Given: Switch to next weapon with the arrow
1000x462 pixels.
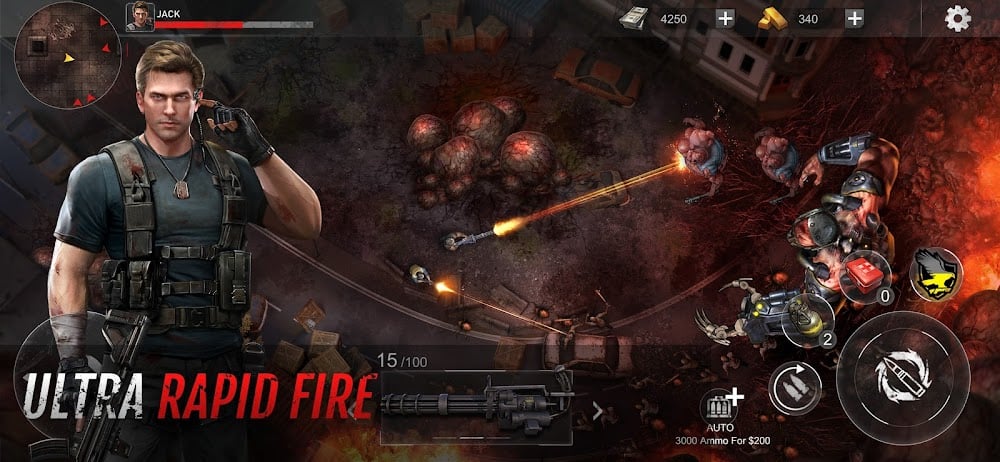Looking at the screenshot, I should (x=598, y=409).
